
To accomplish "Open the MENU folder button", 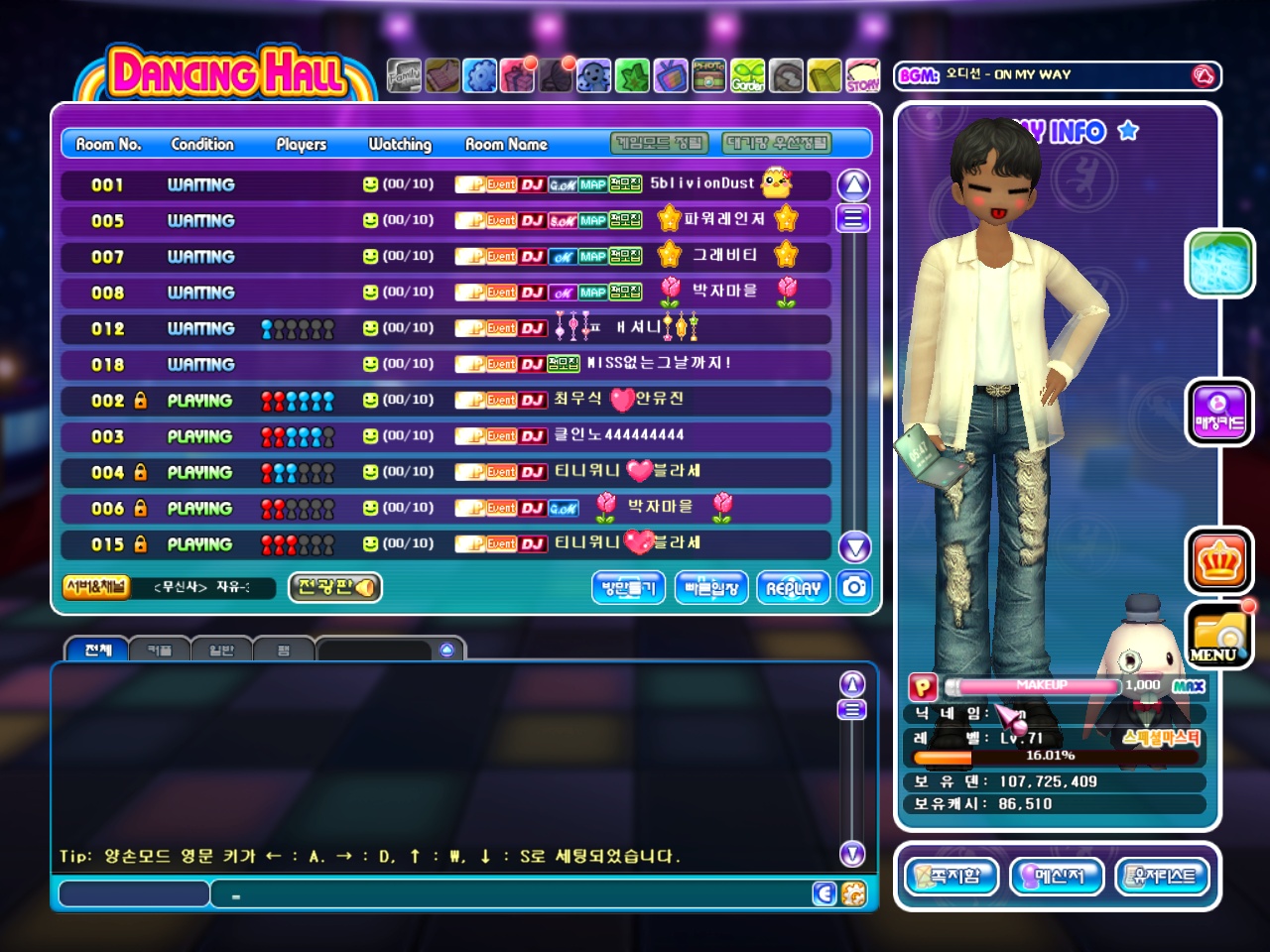I will (x=1219, y=636).
